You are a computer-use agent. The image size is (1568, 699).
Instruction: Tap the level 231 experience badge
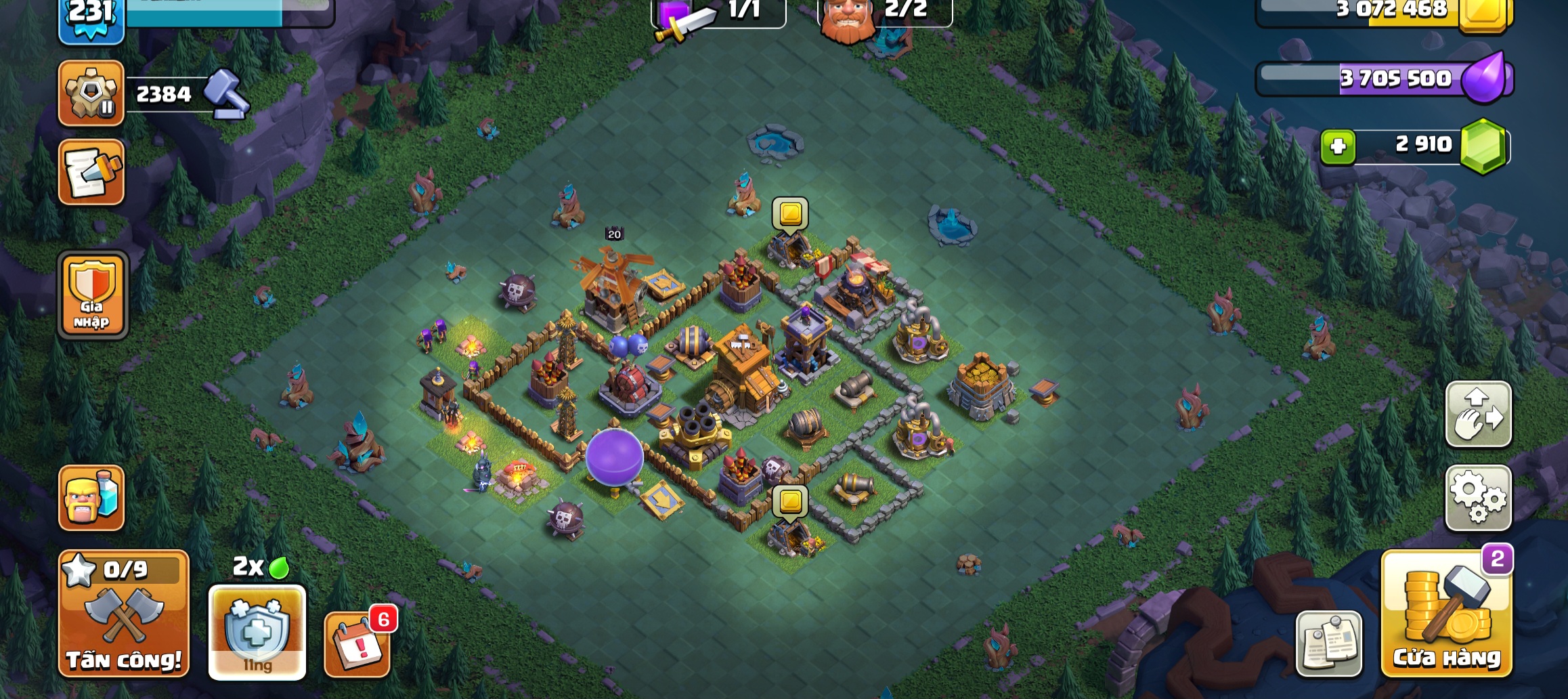point(91,17)
